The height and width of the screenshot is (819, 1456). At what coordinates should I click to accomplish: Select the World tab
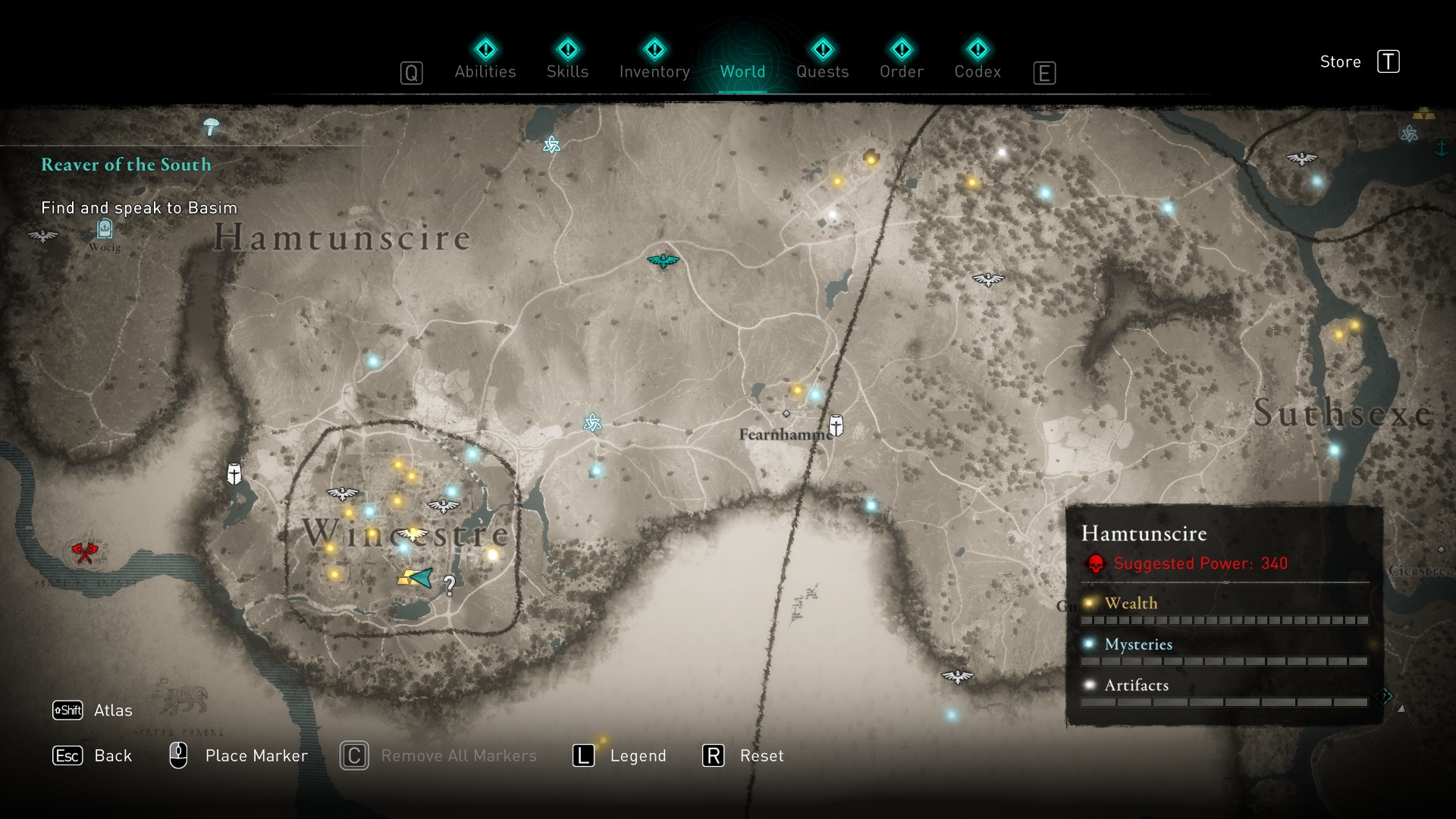coord(742,61)
